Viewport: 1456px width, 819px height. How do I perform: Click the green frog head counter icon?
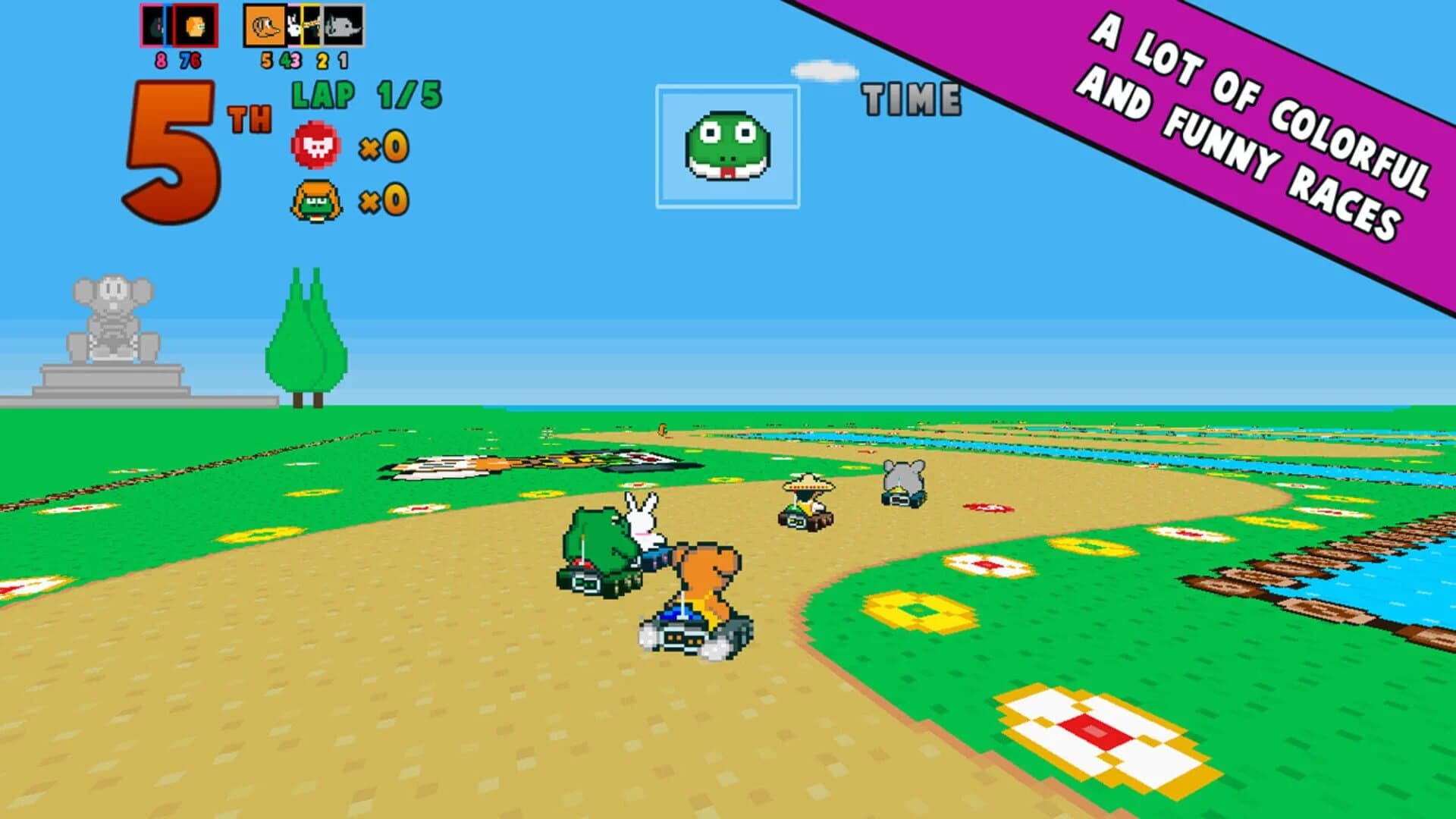pyautogui.click(x=316, y=199)
